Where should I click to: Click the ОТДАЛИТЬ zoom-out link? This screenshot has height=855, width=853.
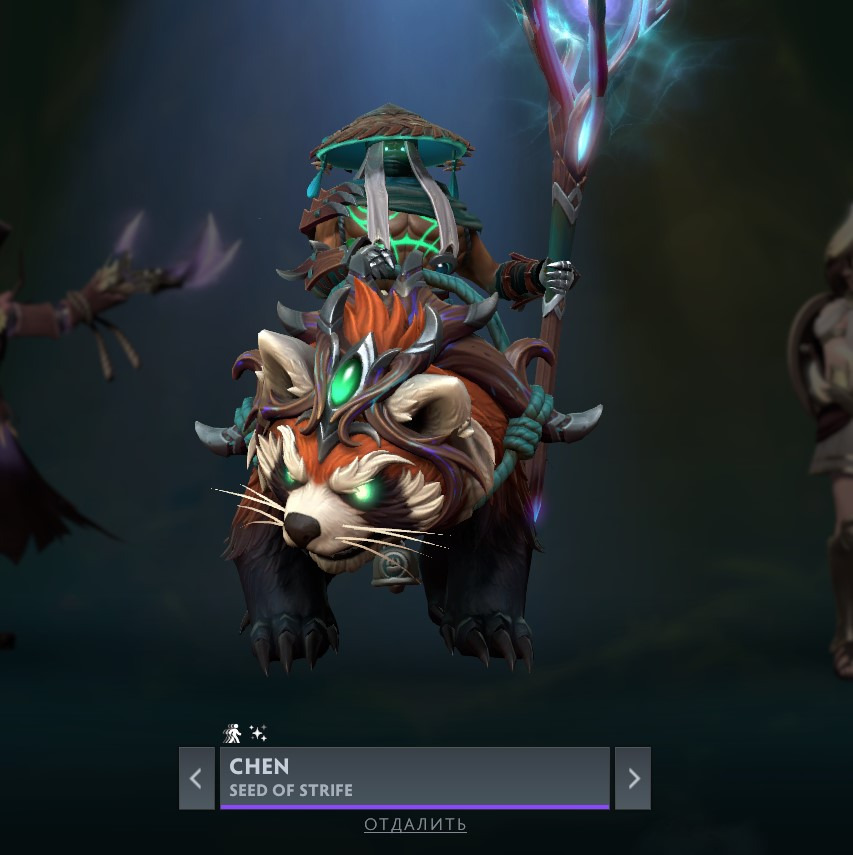pos(415,825)
